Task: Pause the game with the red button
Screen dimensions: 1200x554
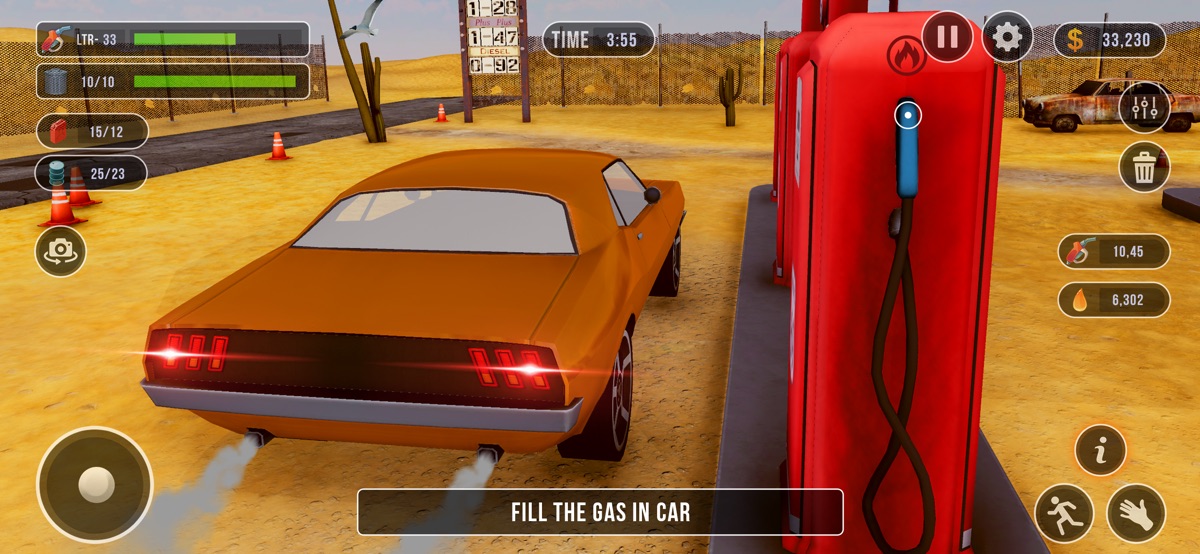Action: 947,38
